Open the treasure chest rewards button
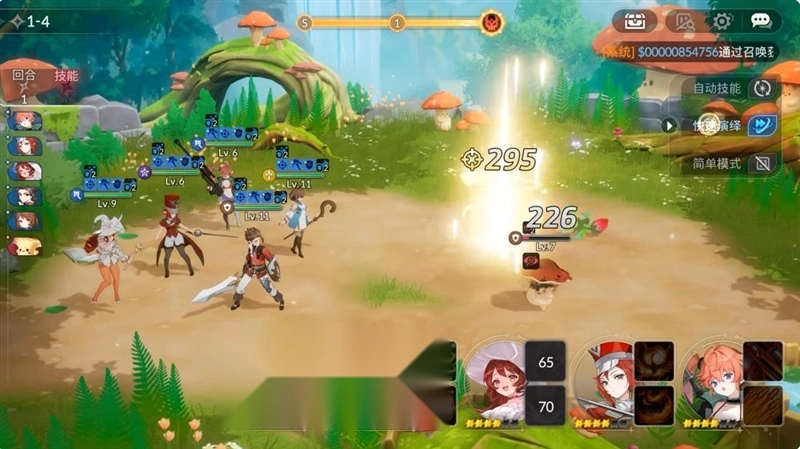Viewport: 800px width, 449px height. [635, 21]
